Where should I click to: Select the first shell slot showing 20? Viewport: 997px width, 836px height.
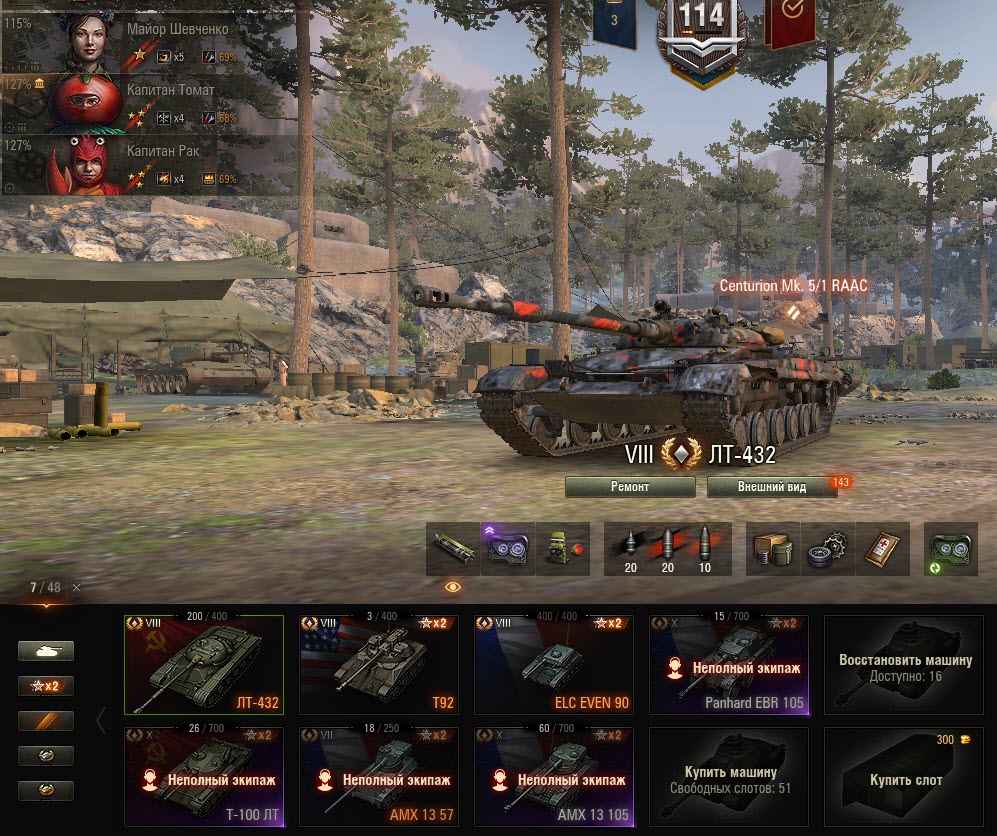pos(630,549)
